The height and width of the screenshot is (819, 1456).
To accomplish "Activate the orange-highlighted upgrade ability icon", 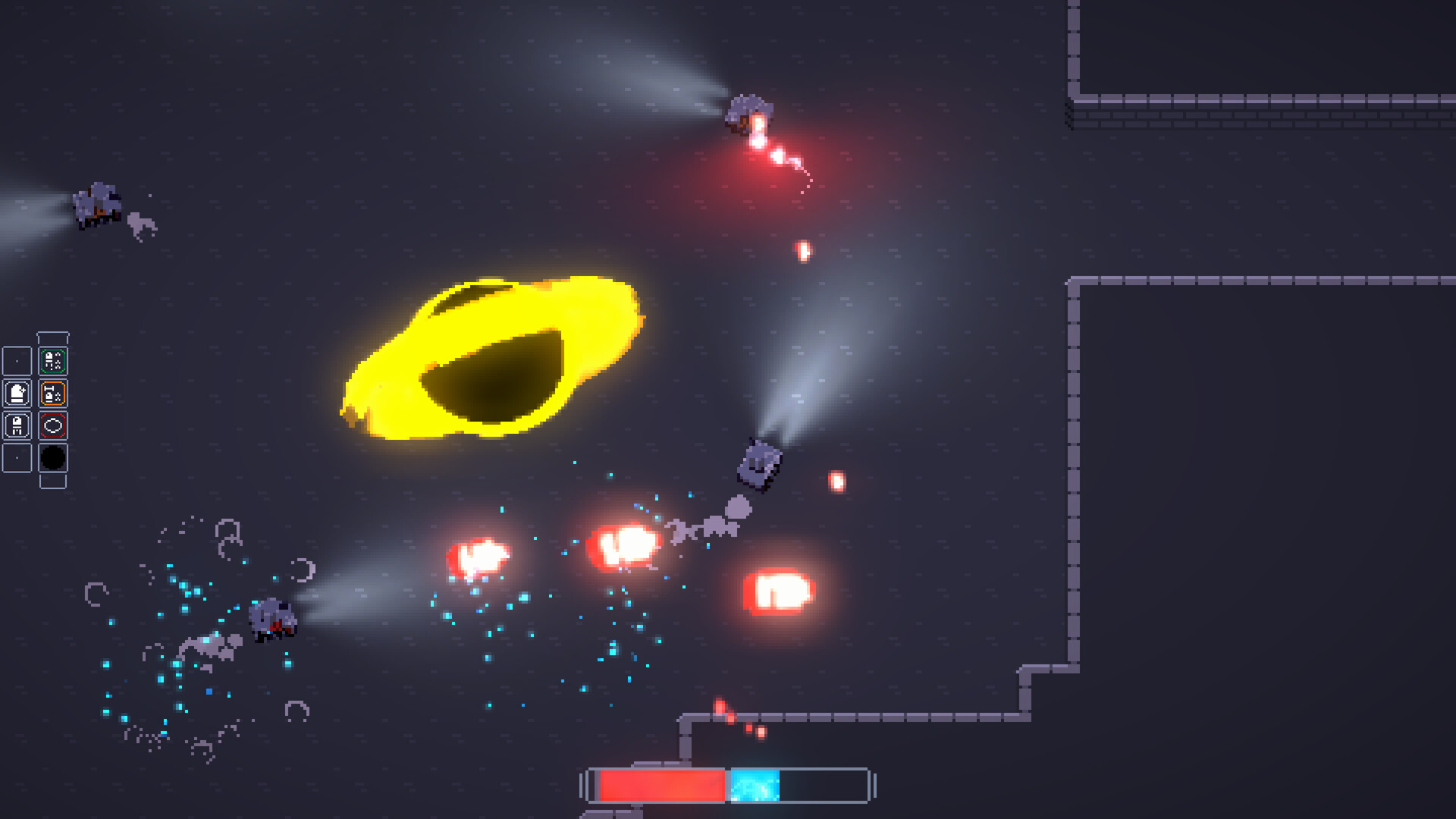I will click(53, 393).
